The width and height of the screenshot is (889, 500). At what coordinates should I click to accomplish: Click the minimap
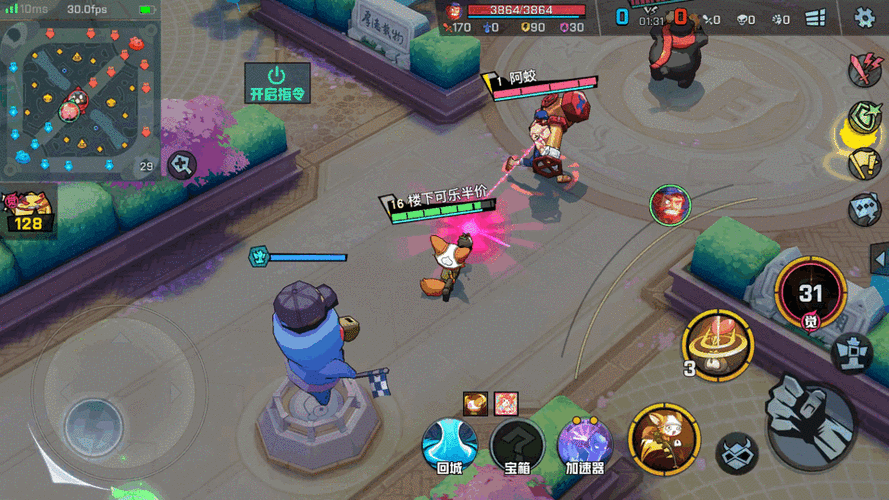point(79,99)
